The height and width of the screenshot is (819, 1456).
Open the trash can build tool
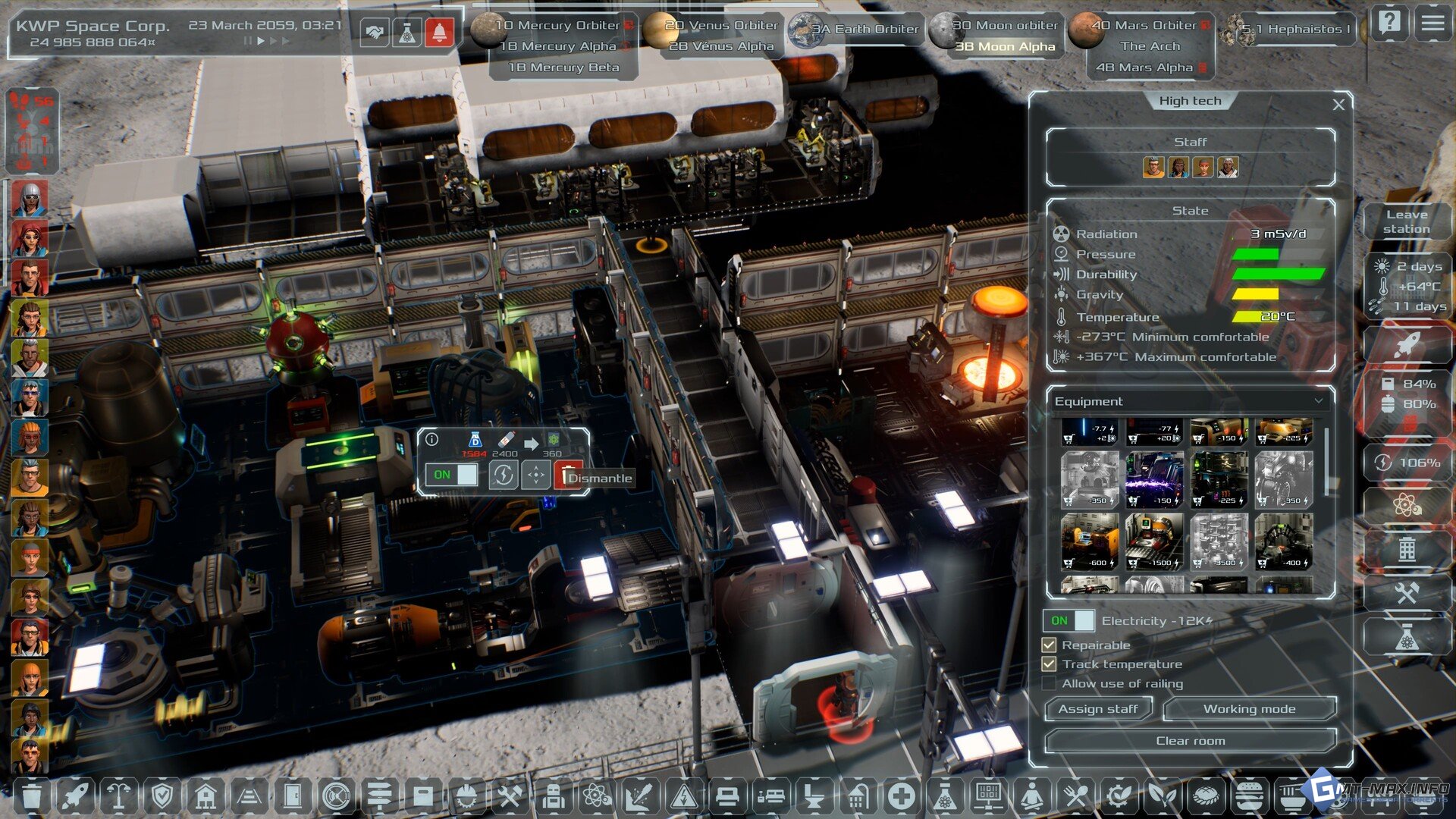tap(32, 796)
